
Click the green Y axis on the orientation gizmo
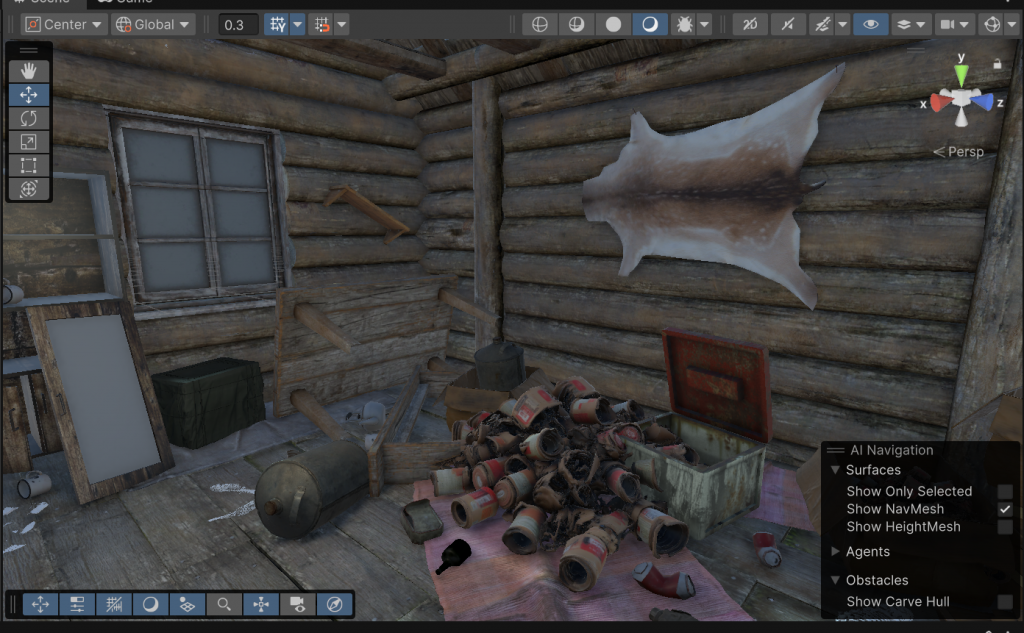point(961,72)
